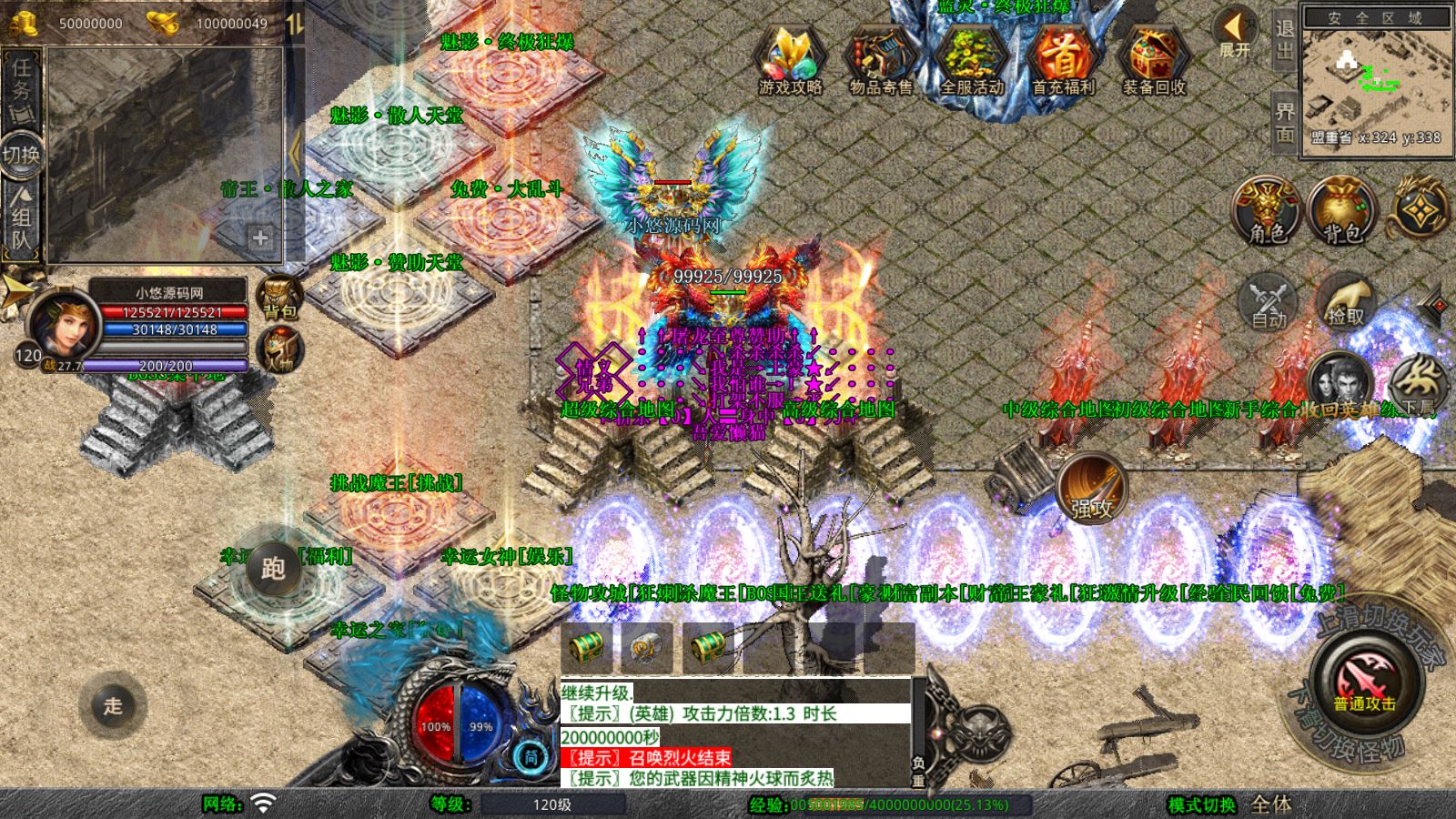
Task: Tap the 拾取 pick-up button
Action: (1345, 302)
